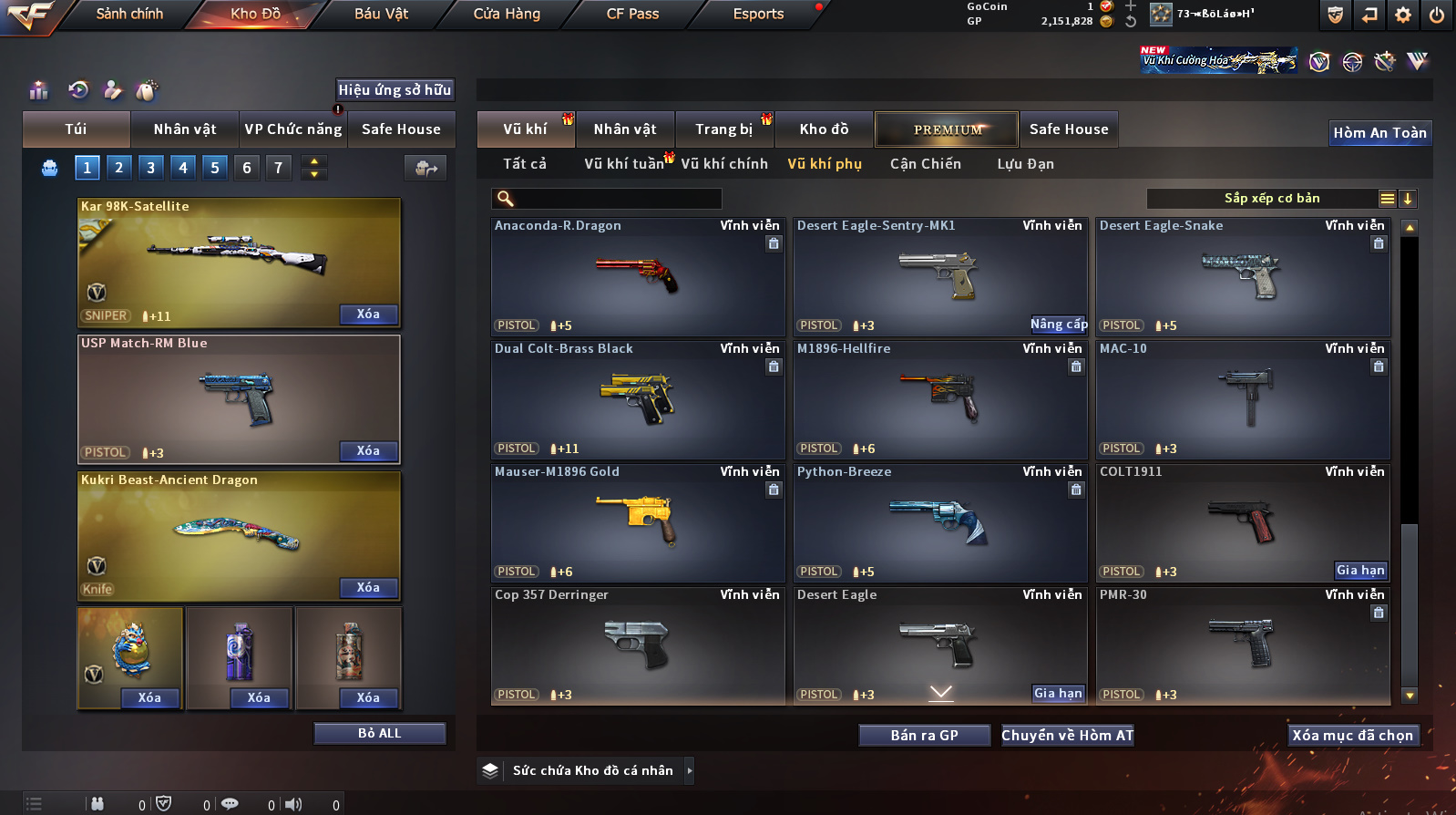Open the Sắp xếp cơ bản sort dropdown
1456x815 pixels.
pos(1272,199)
